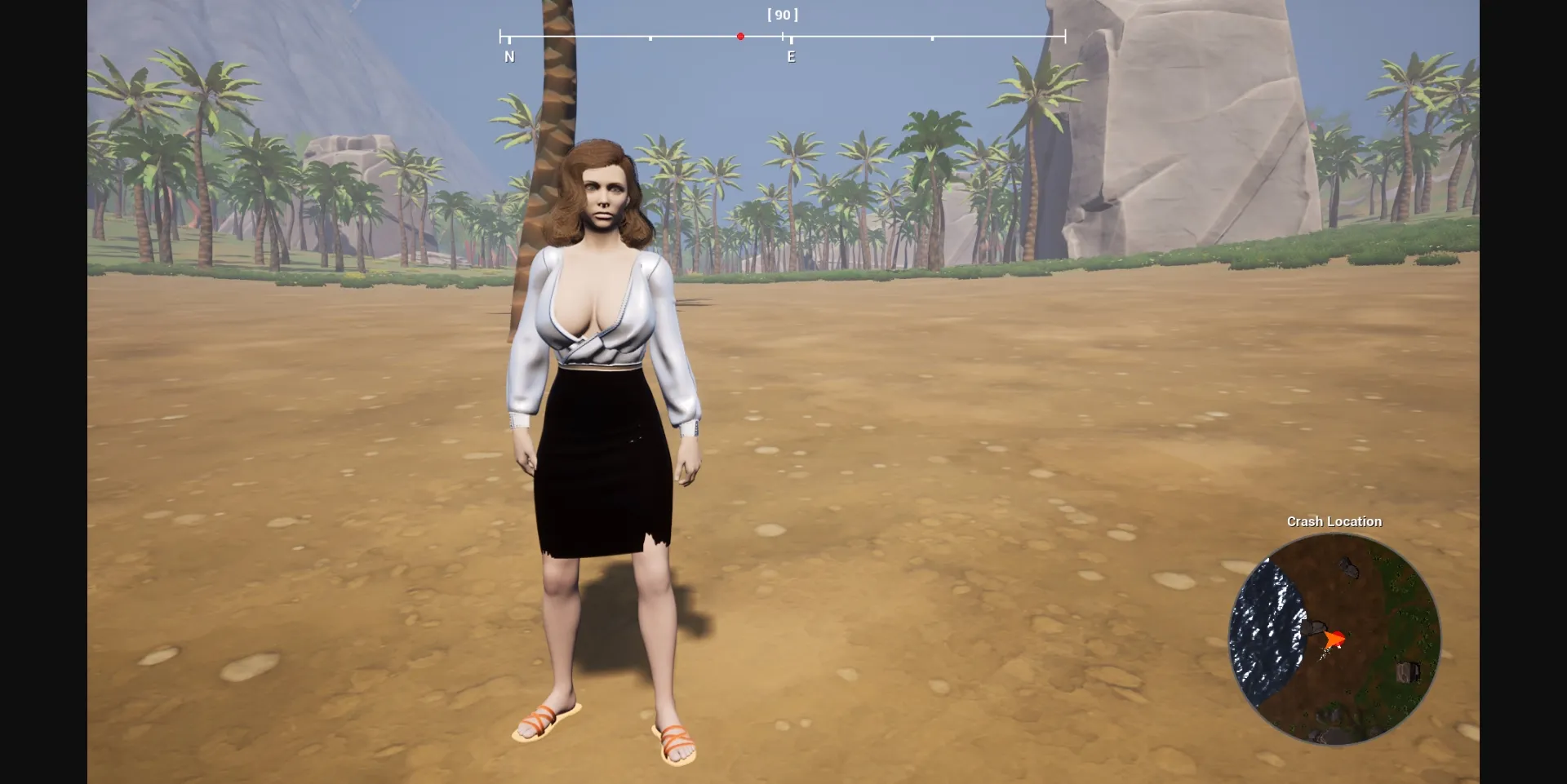Select the rock icon near the minimap's top
1567x784 pixels.
(1349, 568)
